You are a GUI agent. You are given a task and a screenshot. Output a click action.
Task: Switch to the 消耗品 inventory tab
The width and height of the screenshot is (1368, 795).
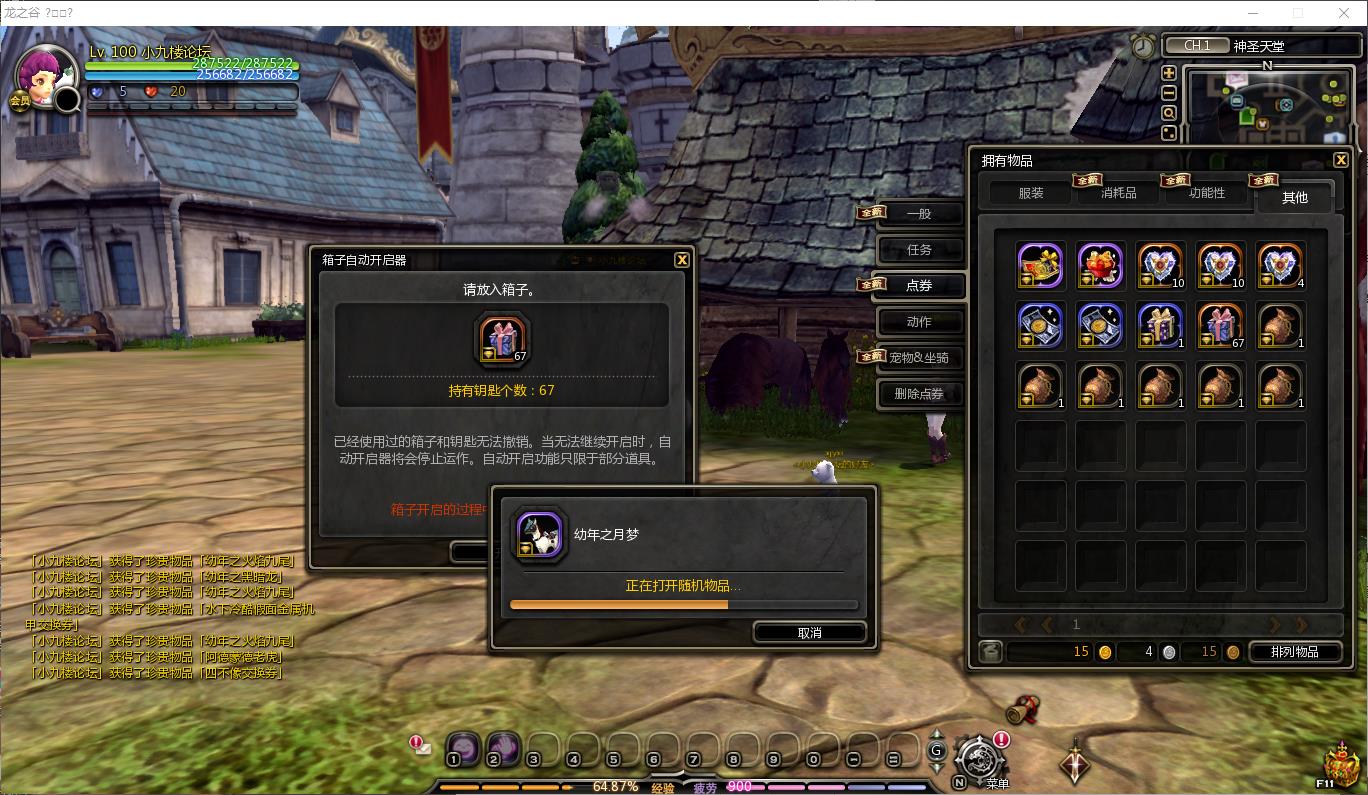[1118, 193]
